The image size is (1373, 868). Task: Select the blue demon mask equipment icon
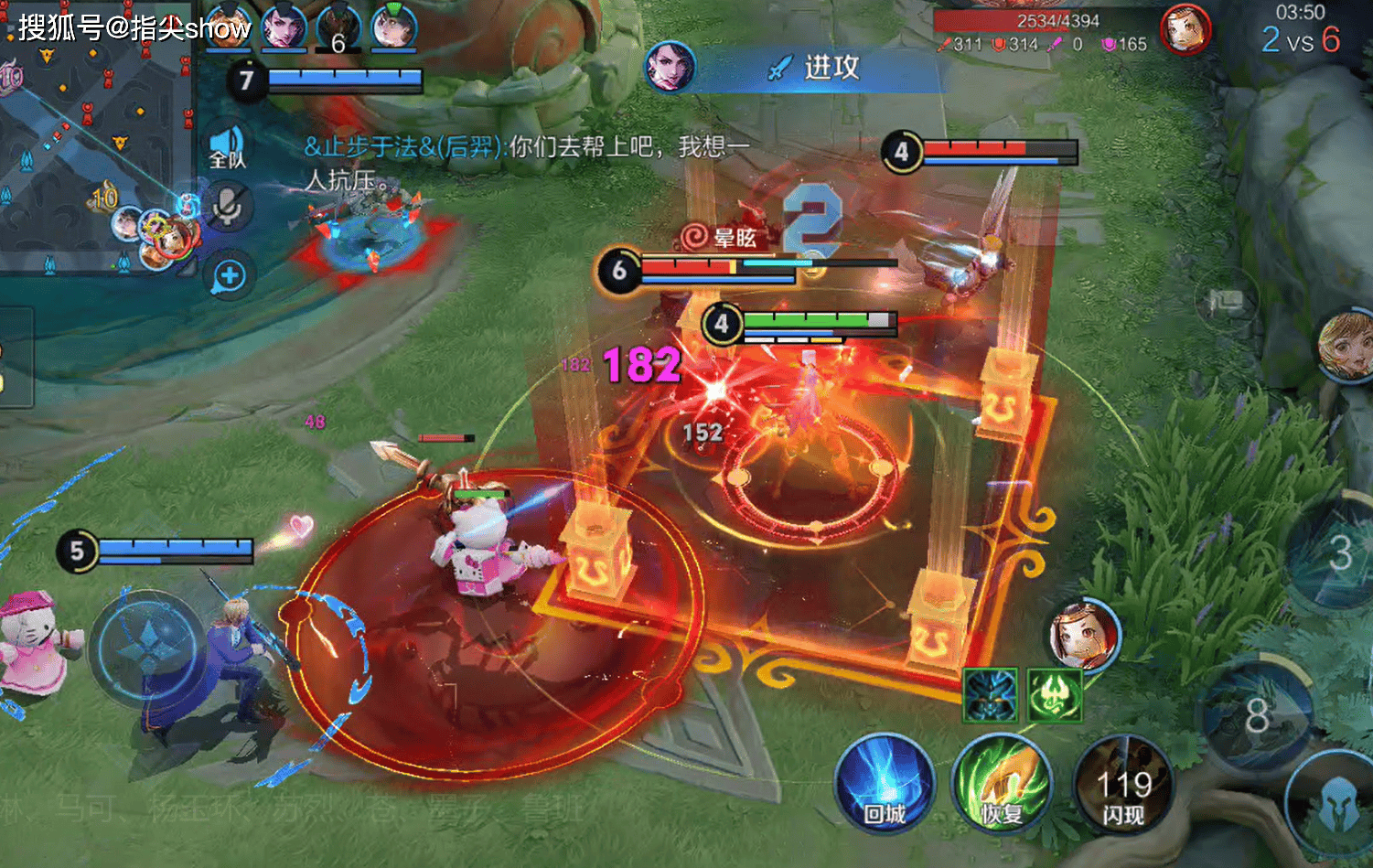pyautogui.click(x=990, y=695)
